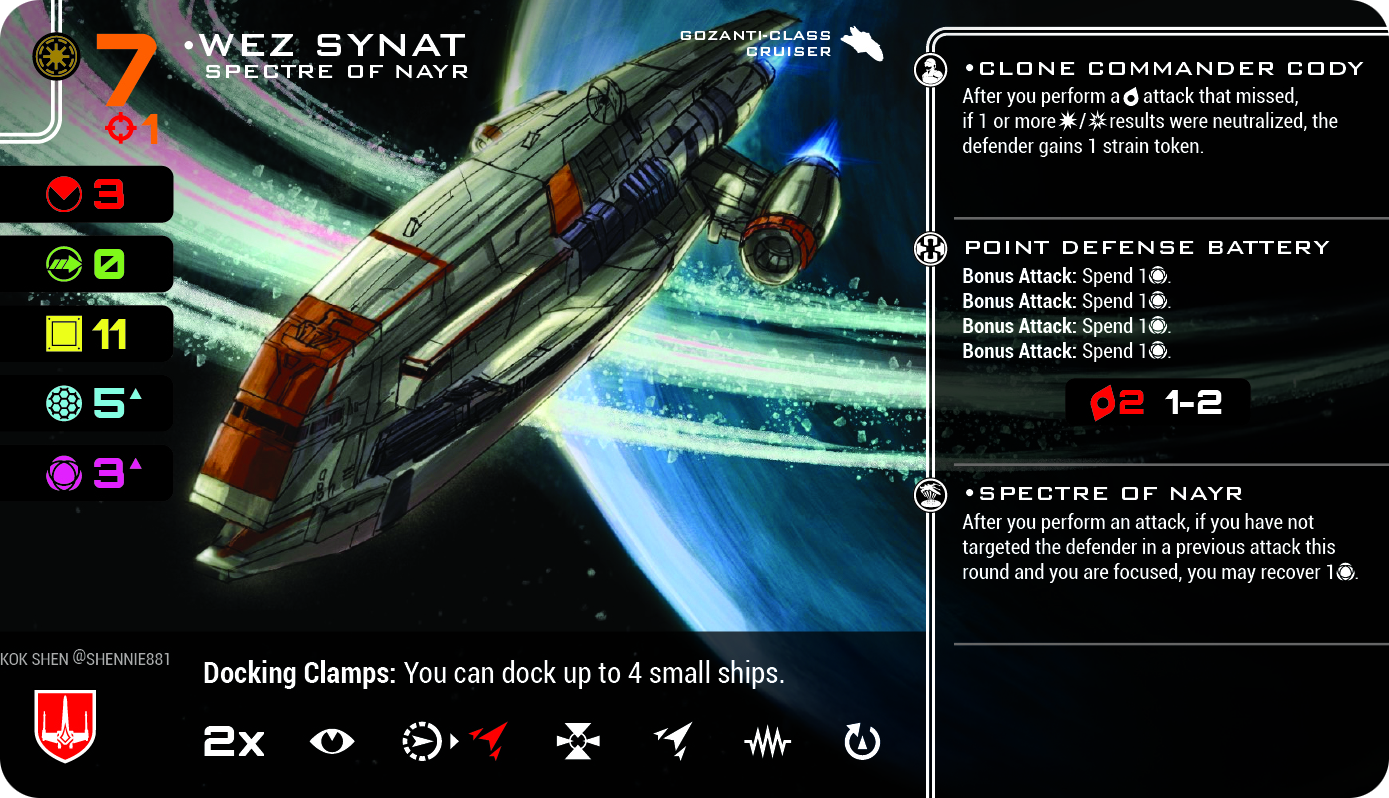Click the red arrowhead linked action icon

click(x=488, y=742)
